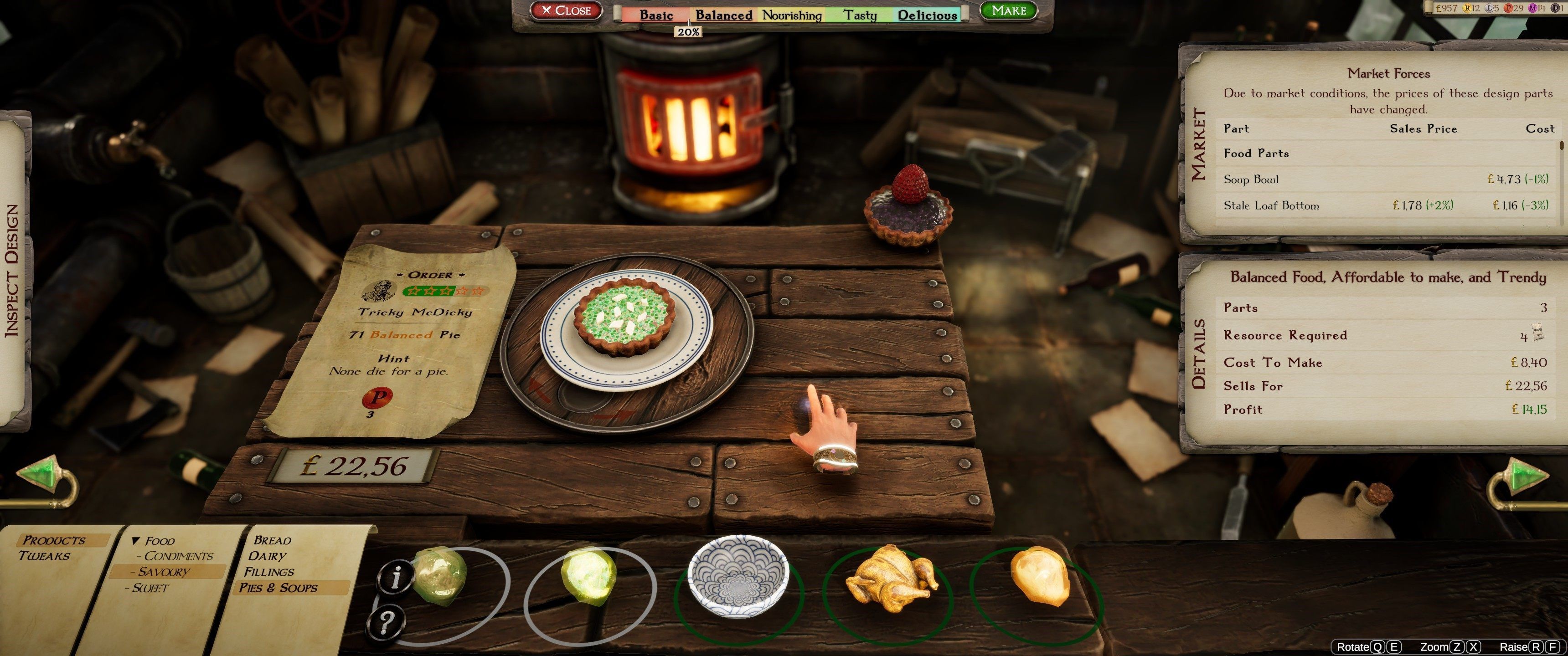Select the Pies & Soups list

278,588
